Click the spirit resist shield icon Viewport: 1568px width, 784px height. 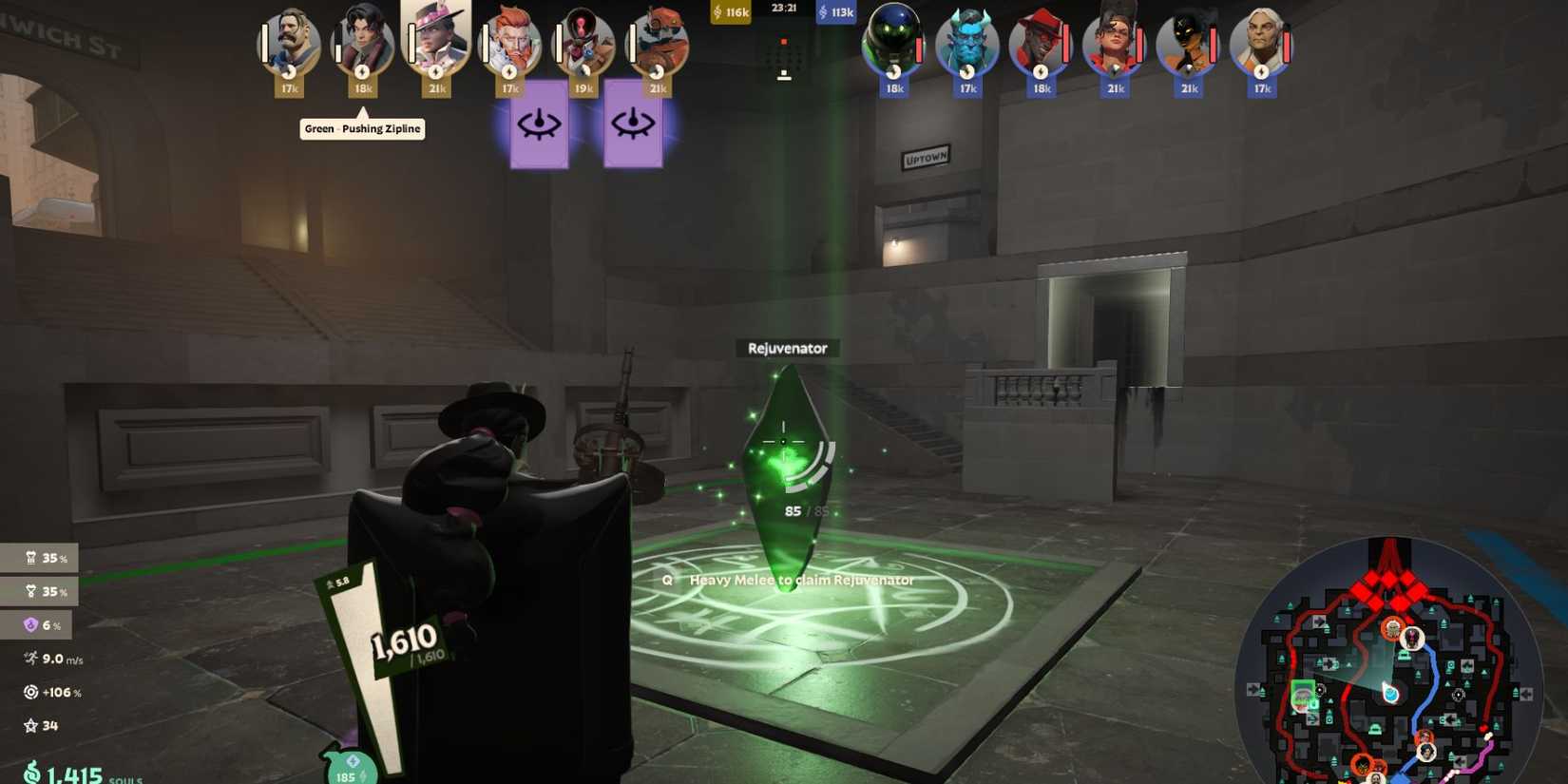tap(31, 625)
